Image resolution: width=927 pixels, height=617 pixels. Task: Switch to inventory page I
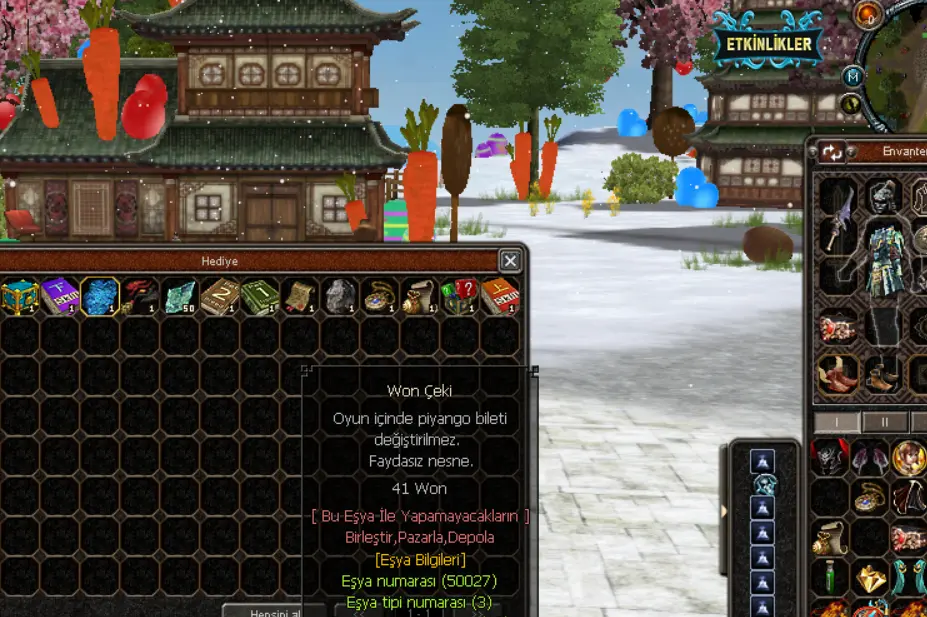click(837, 422)
